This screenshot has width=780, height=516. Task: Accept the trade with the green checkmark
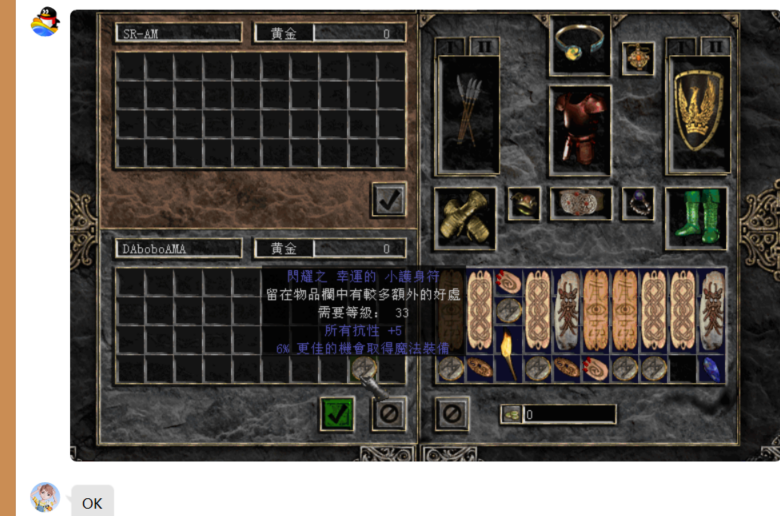[338, 413]
